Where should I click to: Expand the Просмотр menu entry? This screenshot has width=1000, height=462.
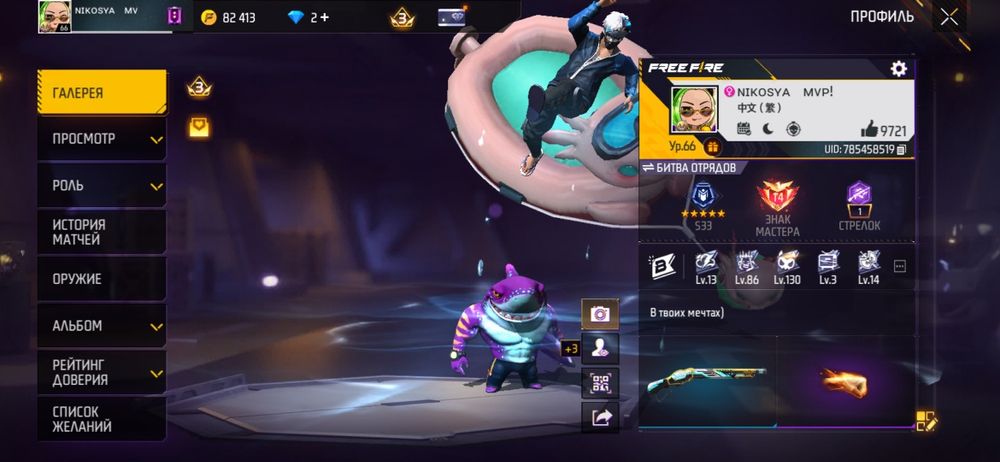[x=101, y=139]
